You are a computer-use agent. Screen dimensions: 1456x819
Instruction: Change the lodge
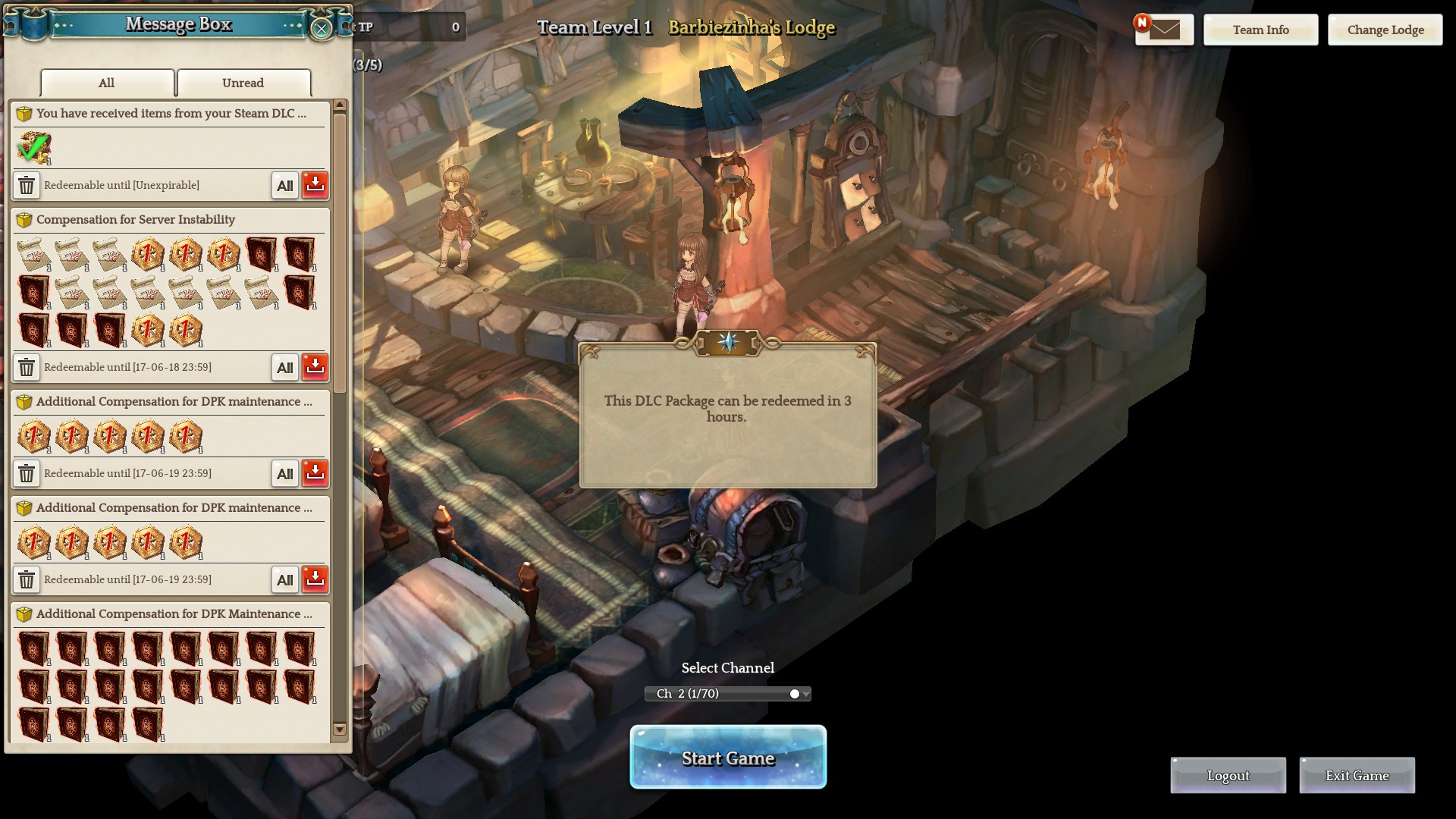point(1385,30)
